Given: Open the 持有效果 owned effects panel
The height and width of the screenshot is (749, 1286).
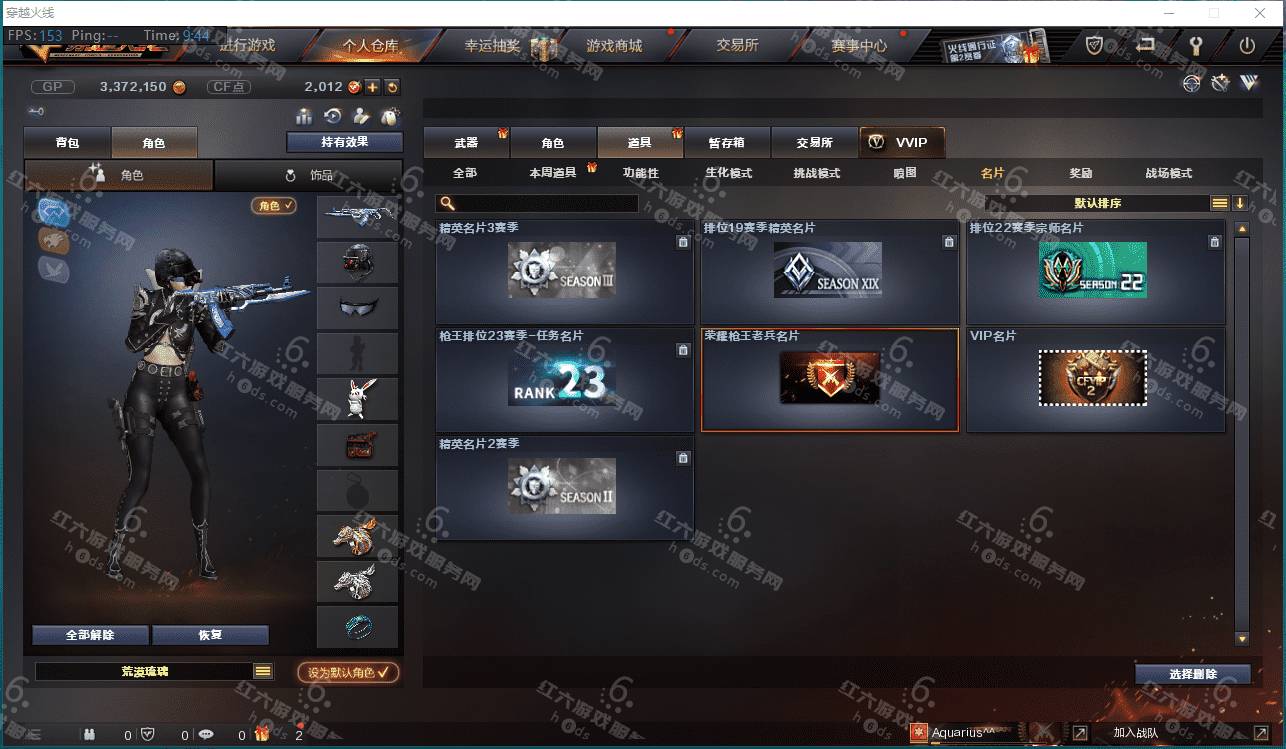Looking at the screenshot, I should pos(344,142).
